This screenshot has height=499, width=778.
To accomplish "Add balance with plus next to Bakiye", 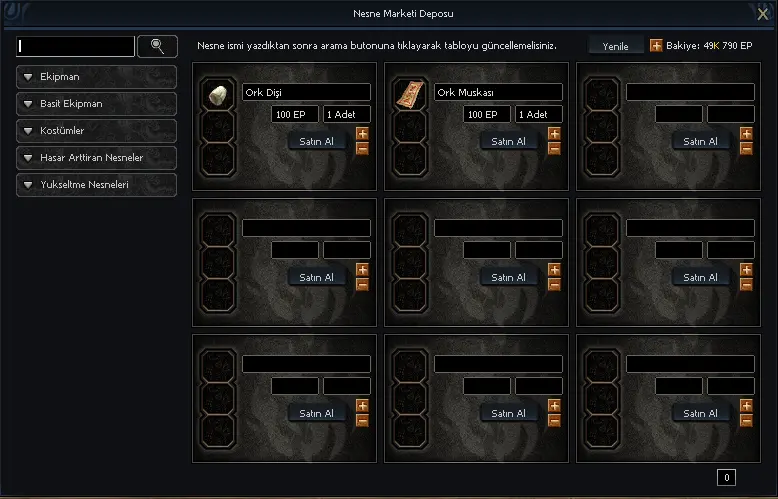I will click(x=656, y=46).
